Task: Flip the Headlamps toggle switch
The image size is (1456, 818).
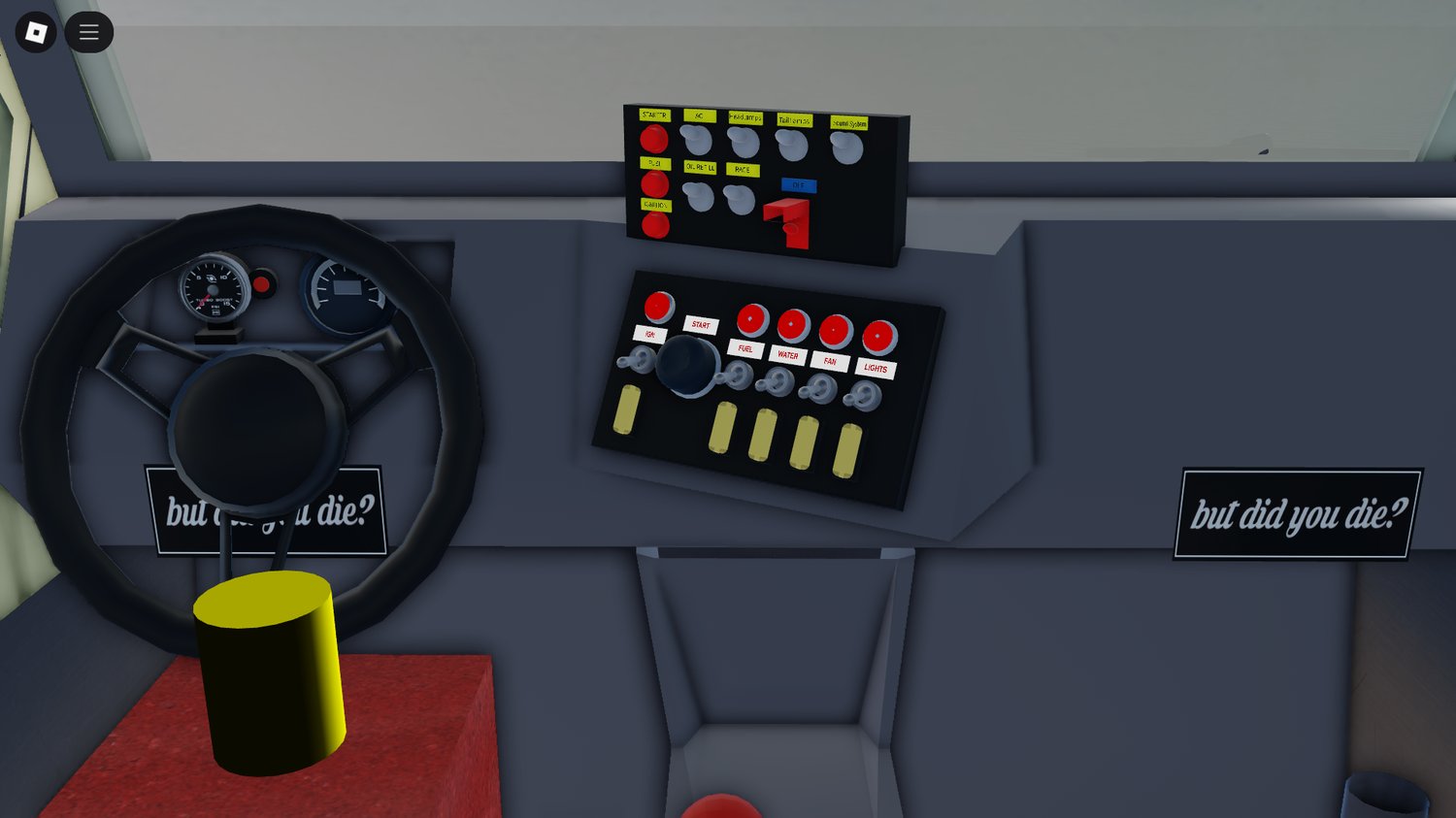Action: pos(745,144)
